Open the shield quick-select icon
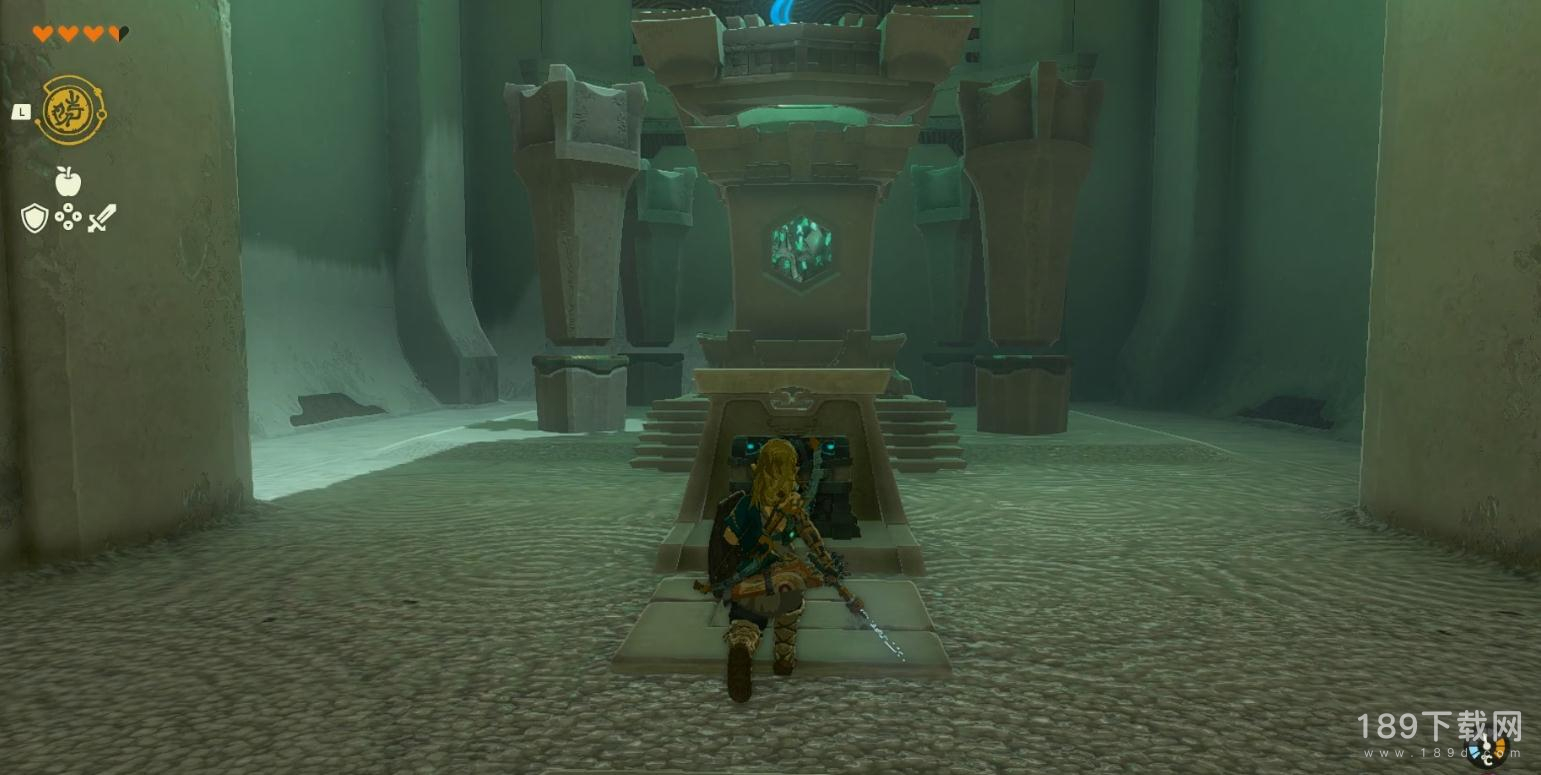Image resolution: width=1541 pixels, height=775 pixels. click(34, 218)
